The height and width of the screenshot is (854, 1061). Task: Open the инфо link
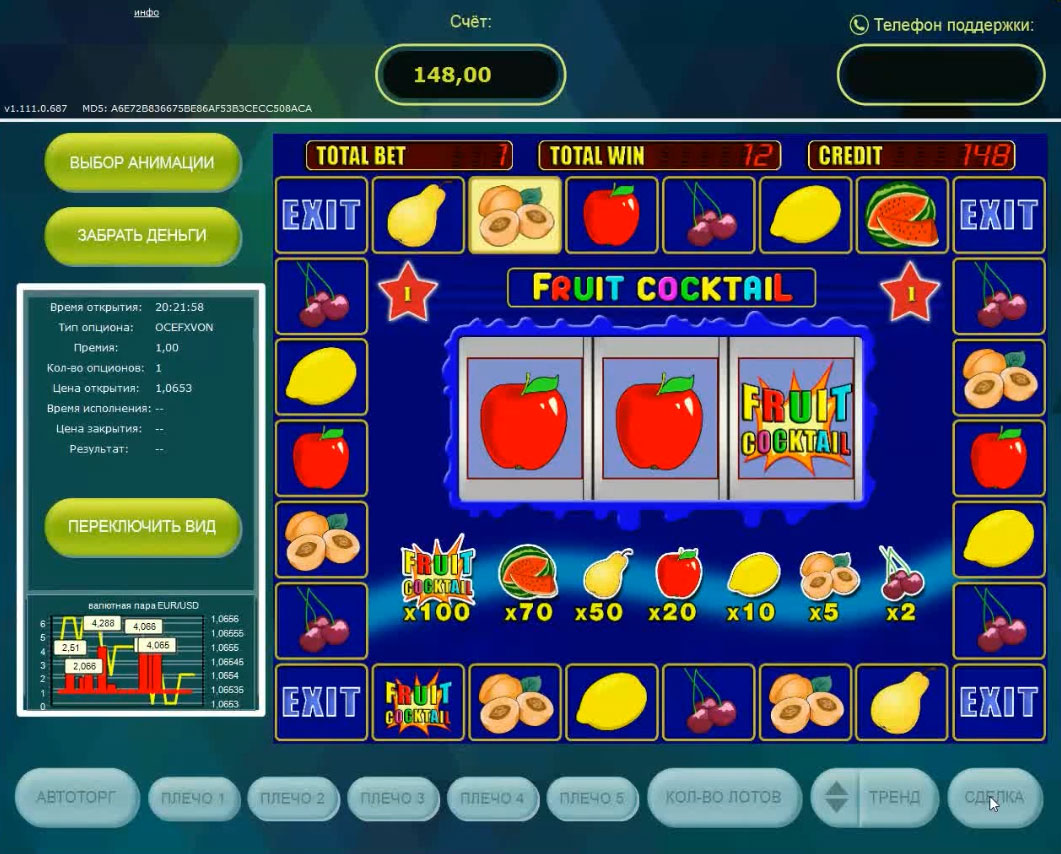tap(146, 13)
